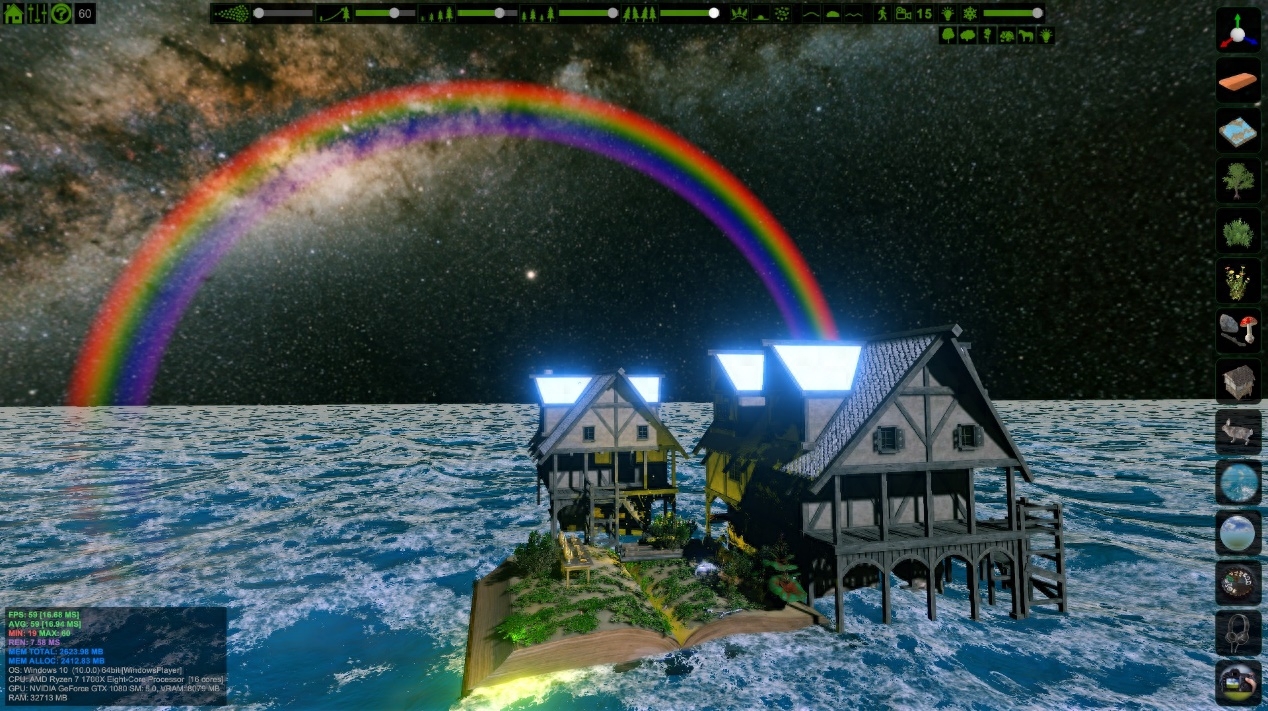Toggle the walking person mode icon
The image size is (1268, 711).
click(882, 14)
